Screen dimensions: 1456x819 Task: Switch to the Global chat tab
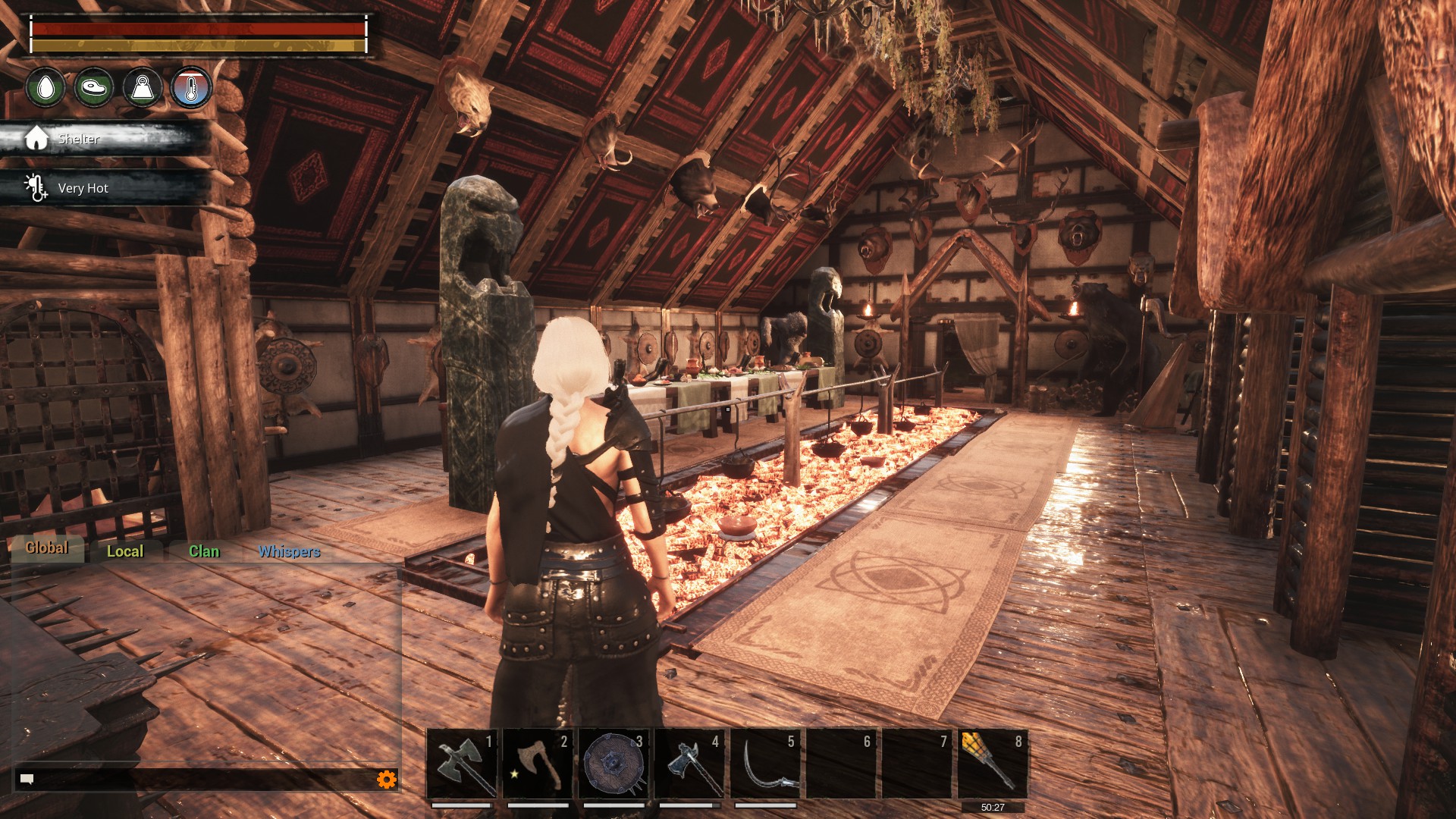47,548
